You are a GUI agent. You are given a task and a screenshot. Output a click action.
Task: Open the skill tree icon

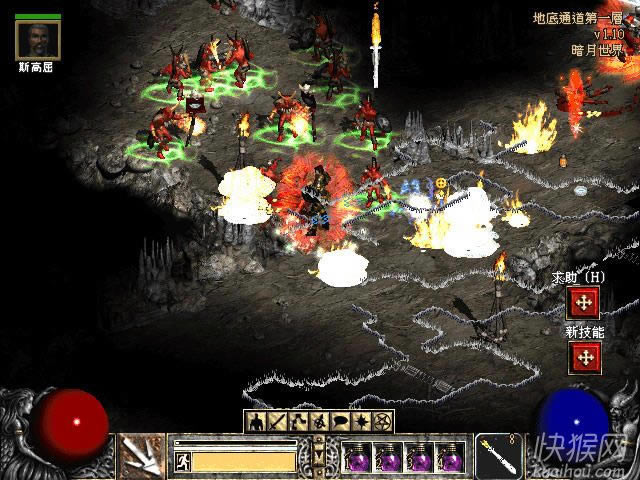click(x=298, y=422)
